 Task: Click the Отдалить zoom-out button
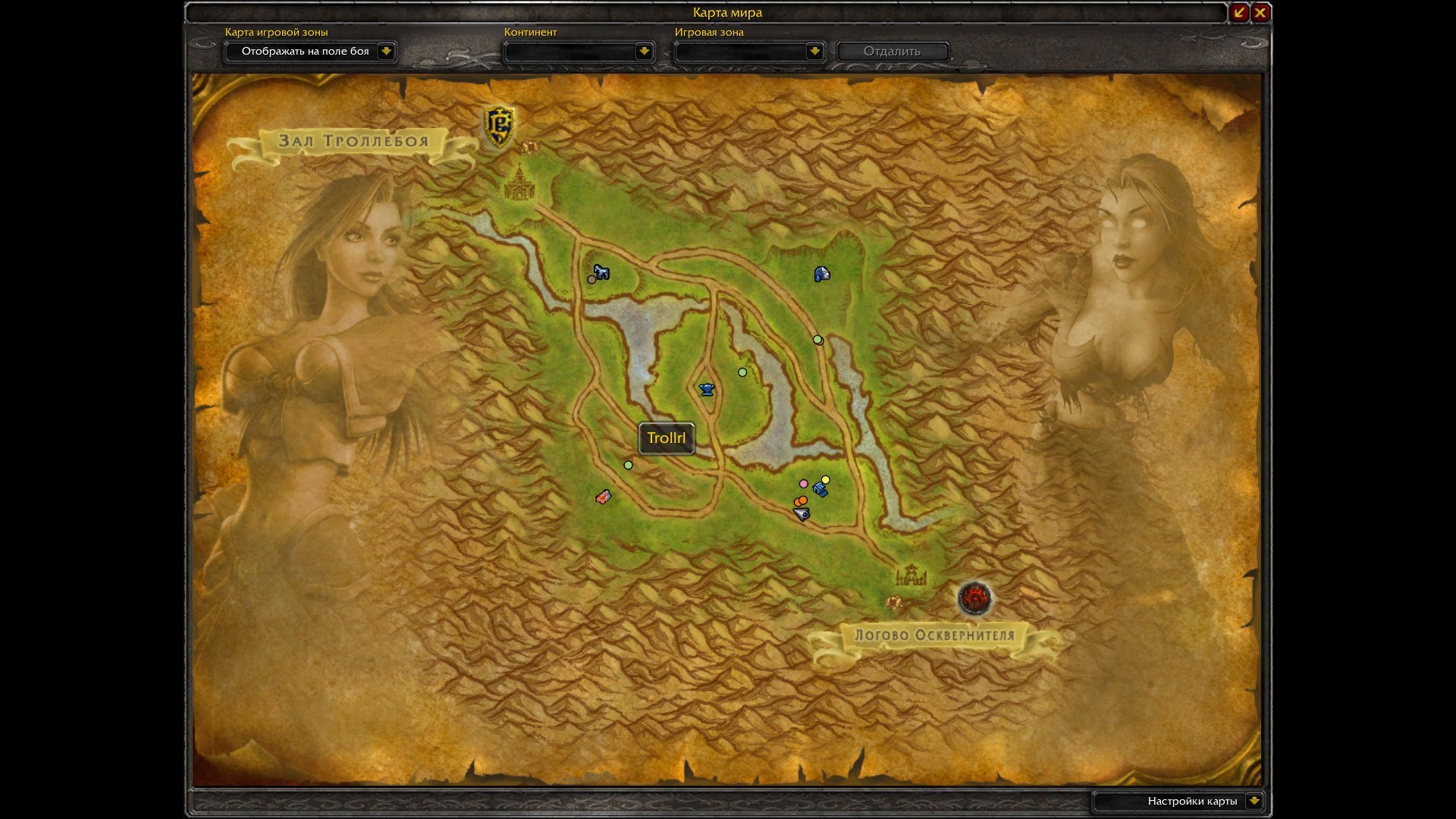click(x=892, y=52)
